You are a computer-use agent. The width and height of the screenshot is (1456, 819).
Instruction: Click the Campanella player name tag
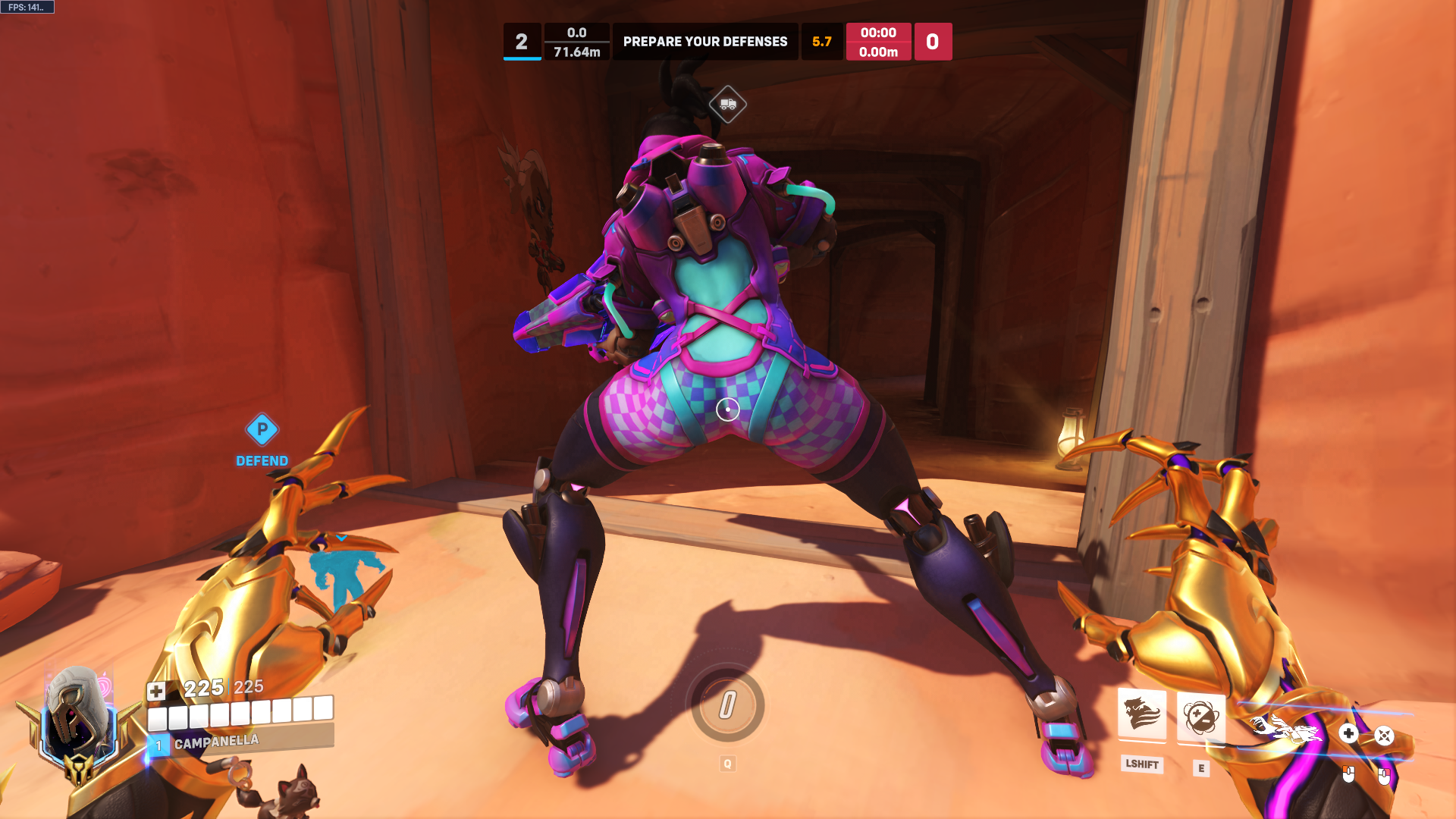(x=216, y=742)
